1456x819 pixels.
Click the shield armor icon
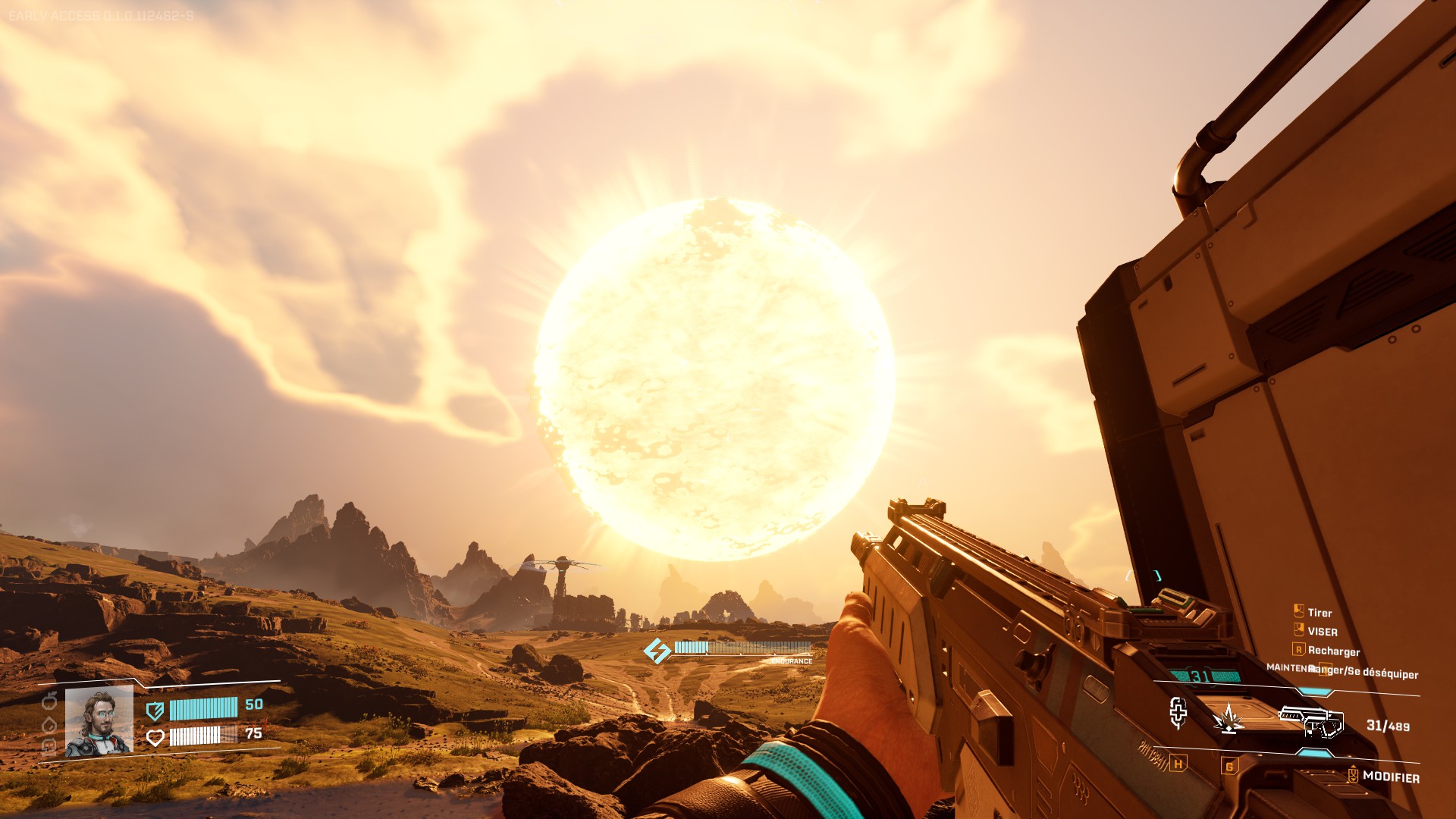point(155,711)
